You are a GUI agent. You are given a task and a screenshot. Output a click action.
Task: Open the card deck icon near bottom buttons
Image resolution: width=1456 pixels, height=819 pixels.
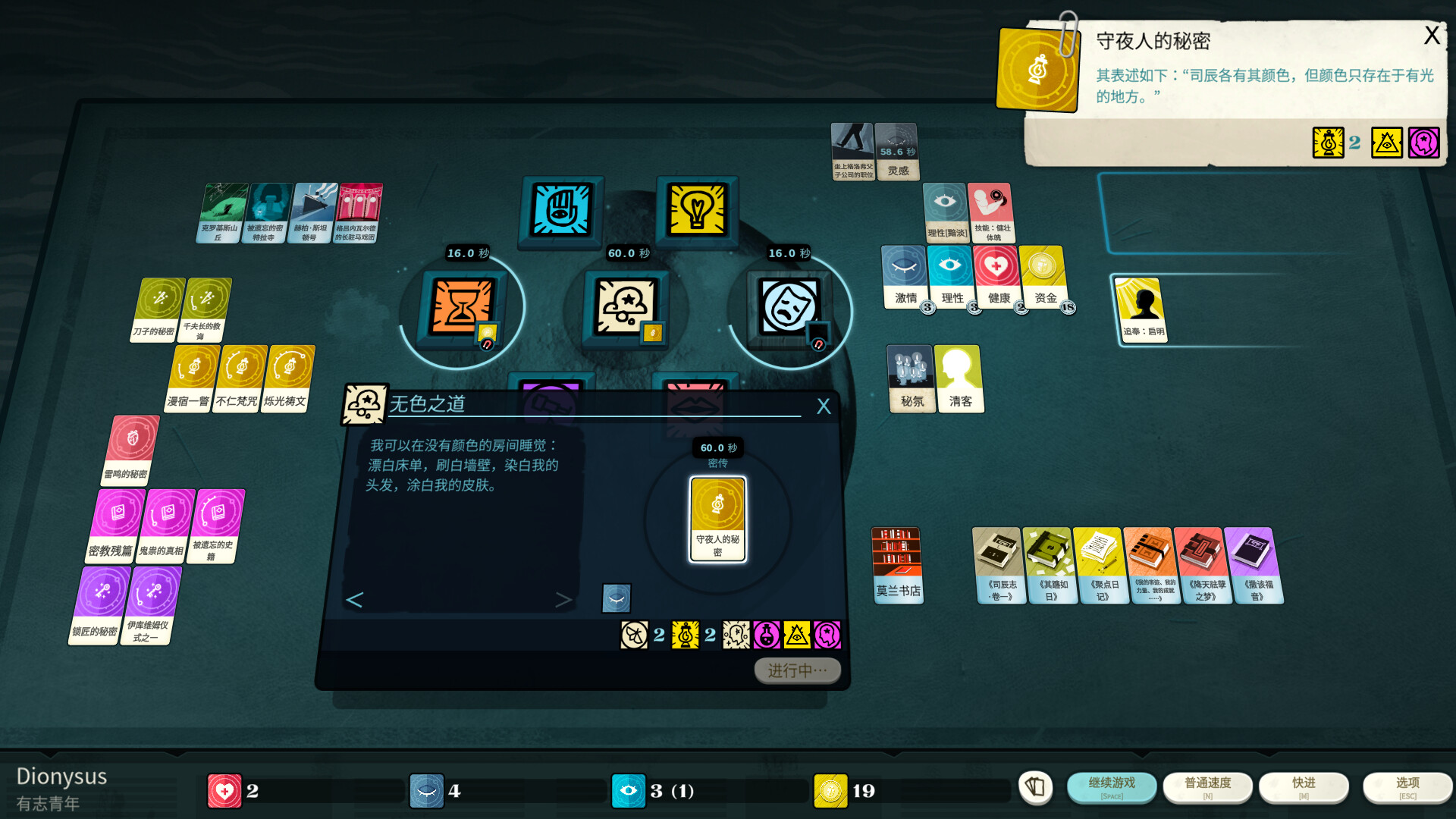coord(1036,788)
